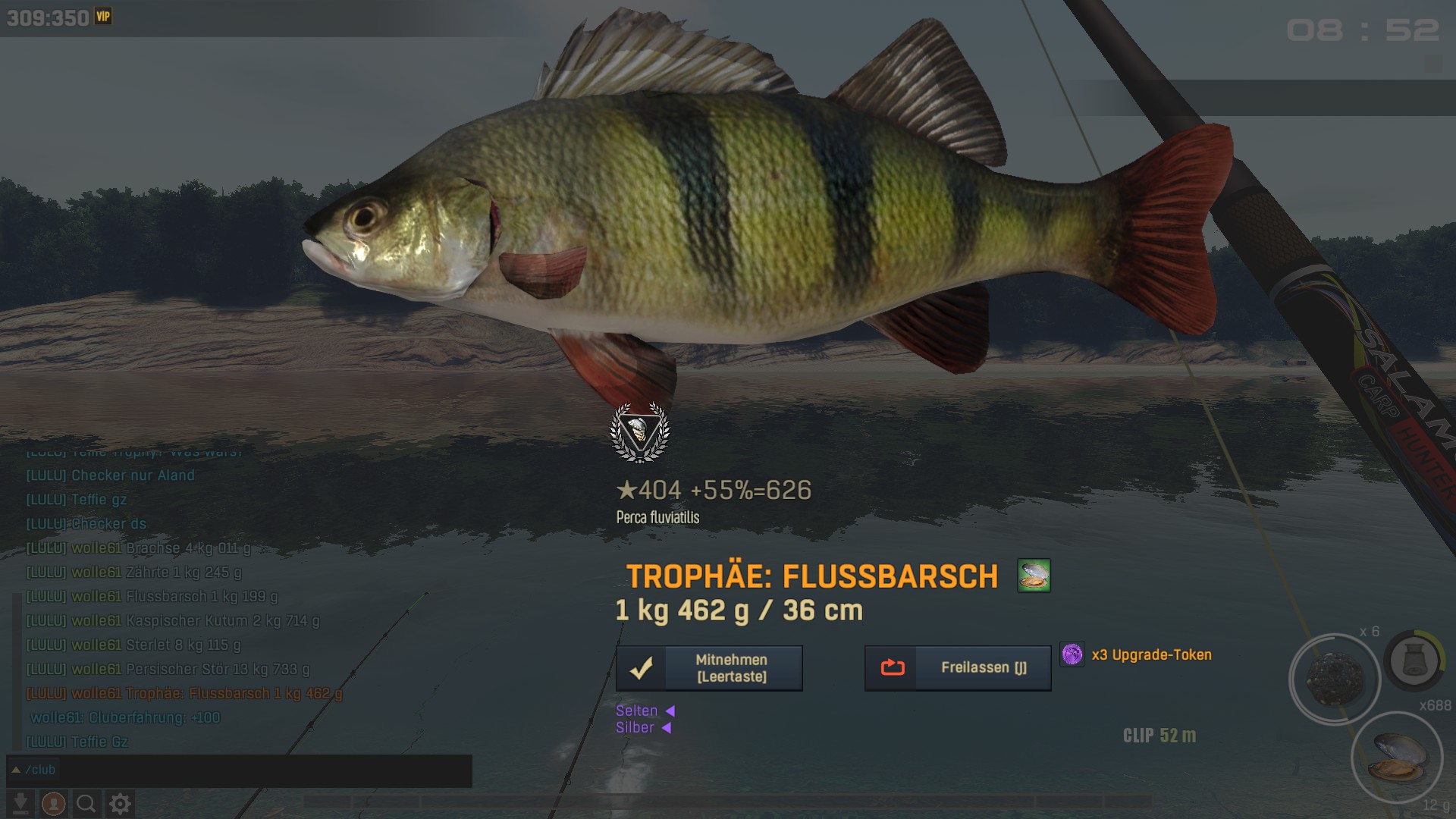Click the purple Upgrade-Token icon
The image size is (1456, 819).
[1072, 654]
